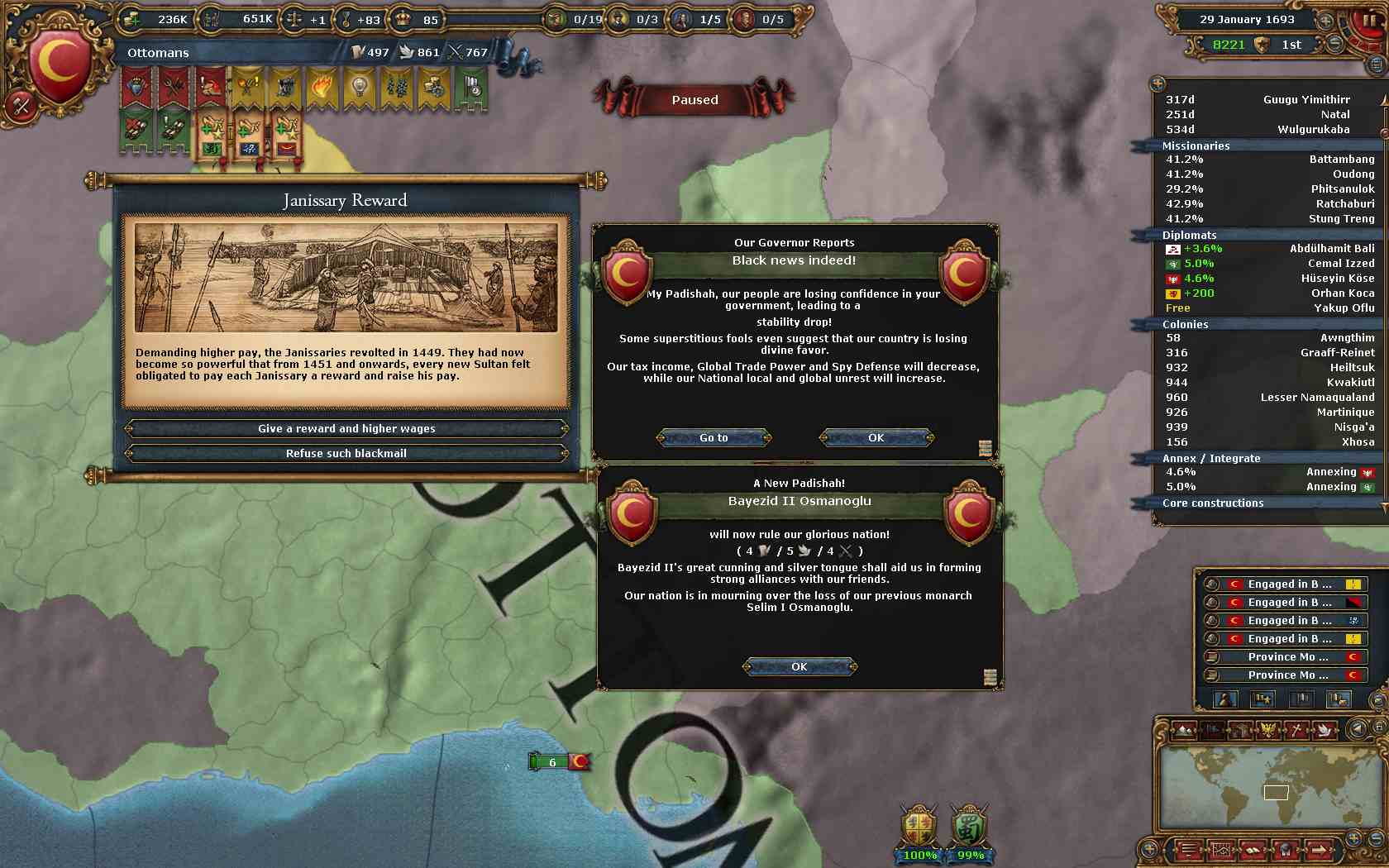Select Refuse such blackmail option

click(346, 453)
